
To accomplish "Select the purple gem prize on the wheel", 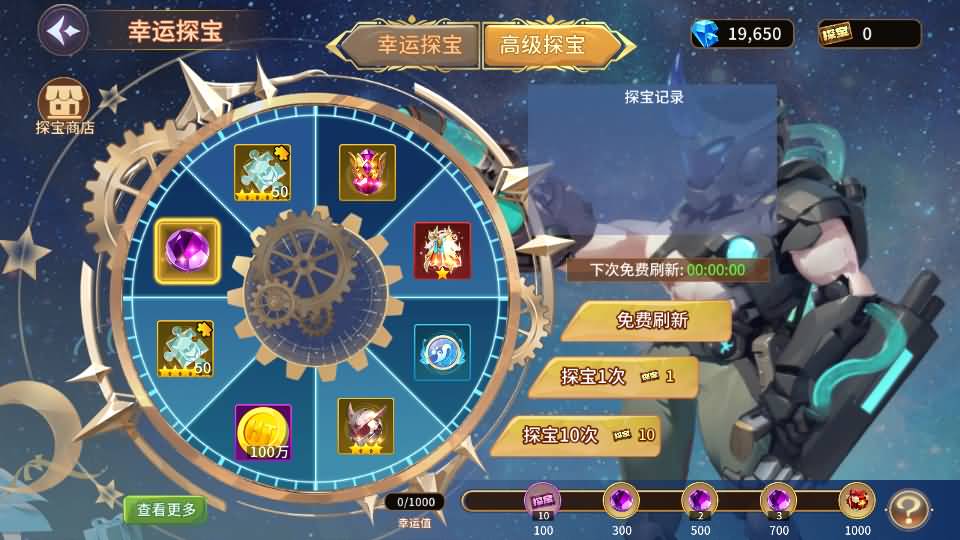I will click(x=187, y=251).
